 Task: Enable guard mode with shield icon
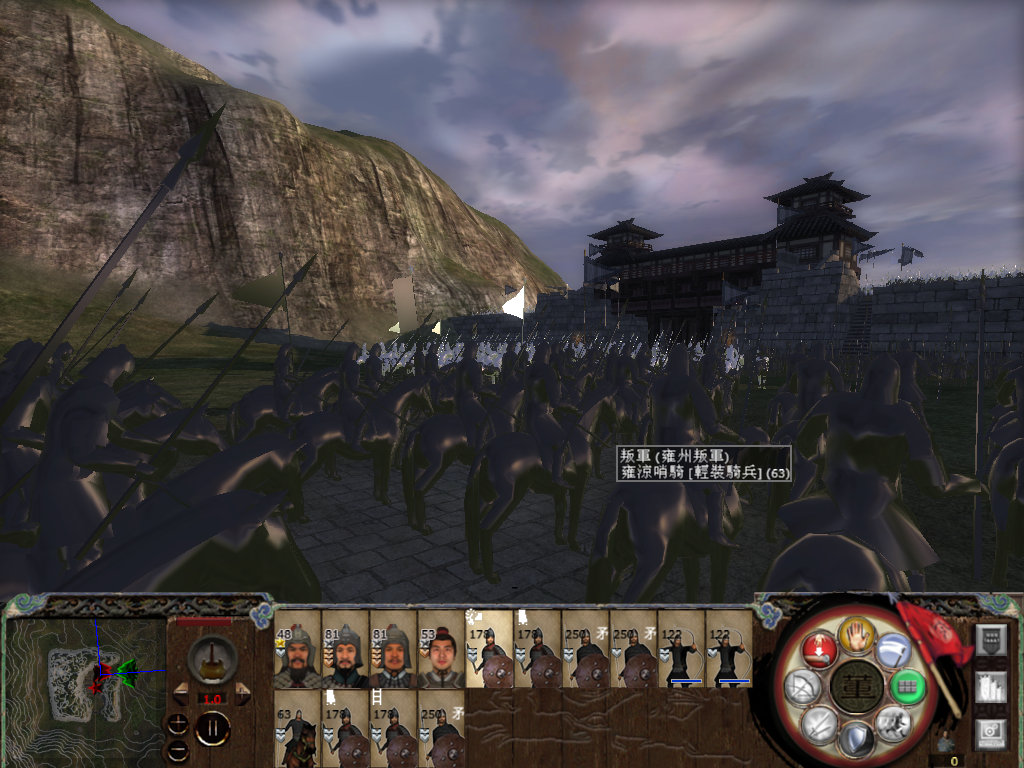coord(856,740)
